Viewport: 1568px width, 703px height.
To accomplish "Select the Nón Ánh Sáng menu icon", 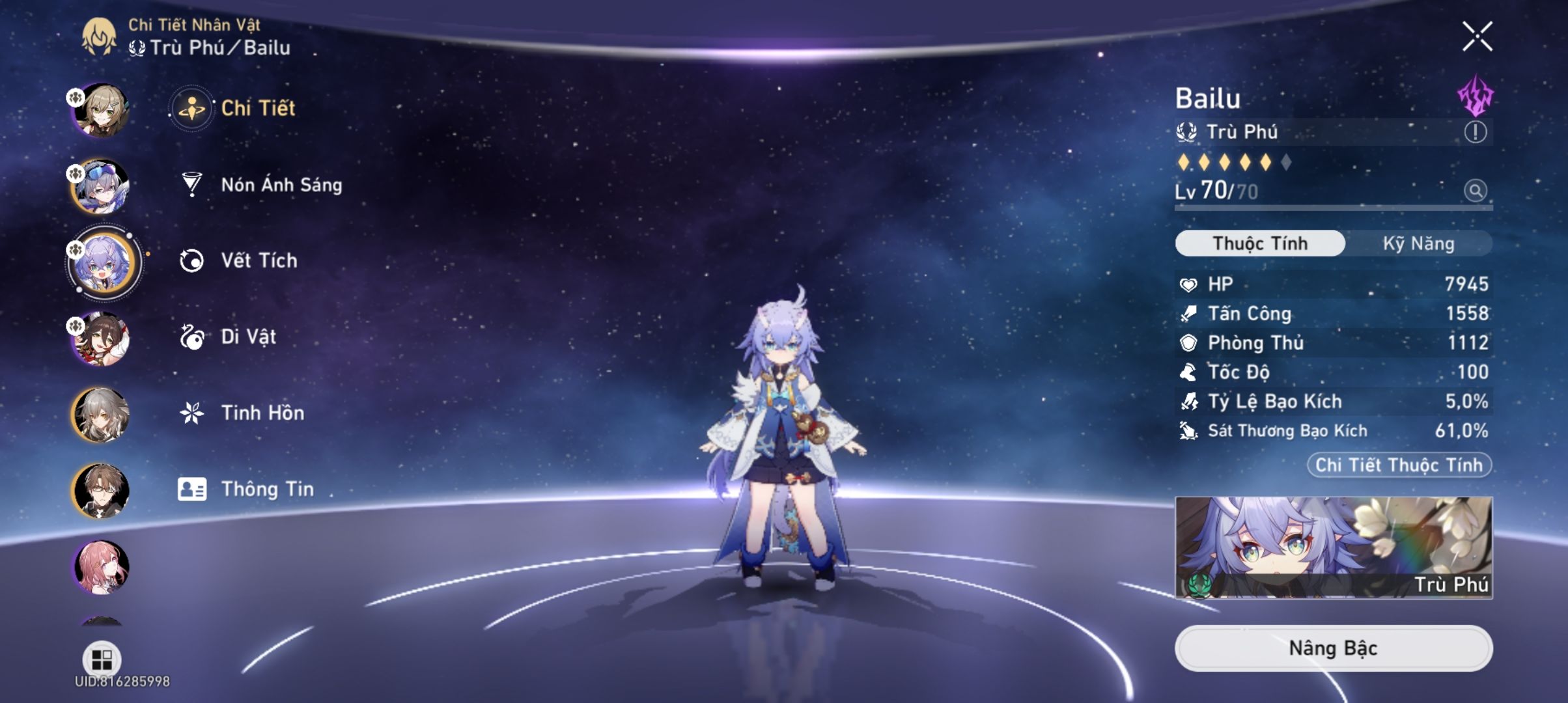I will 191,184.
